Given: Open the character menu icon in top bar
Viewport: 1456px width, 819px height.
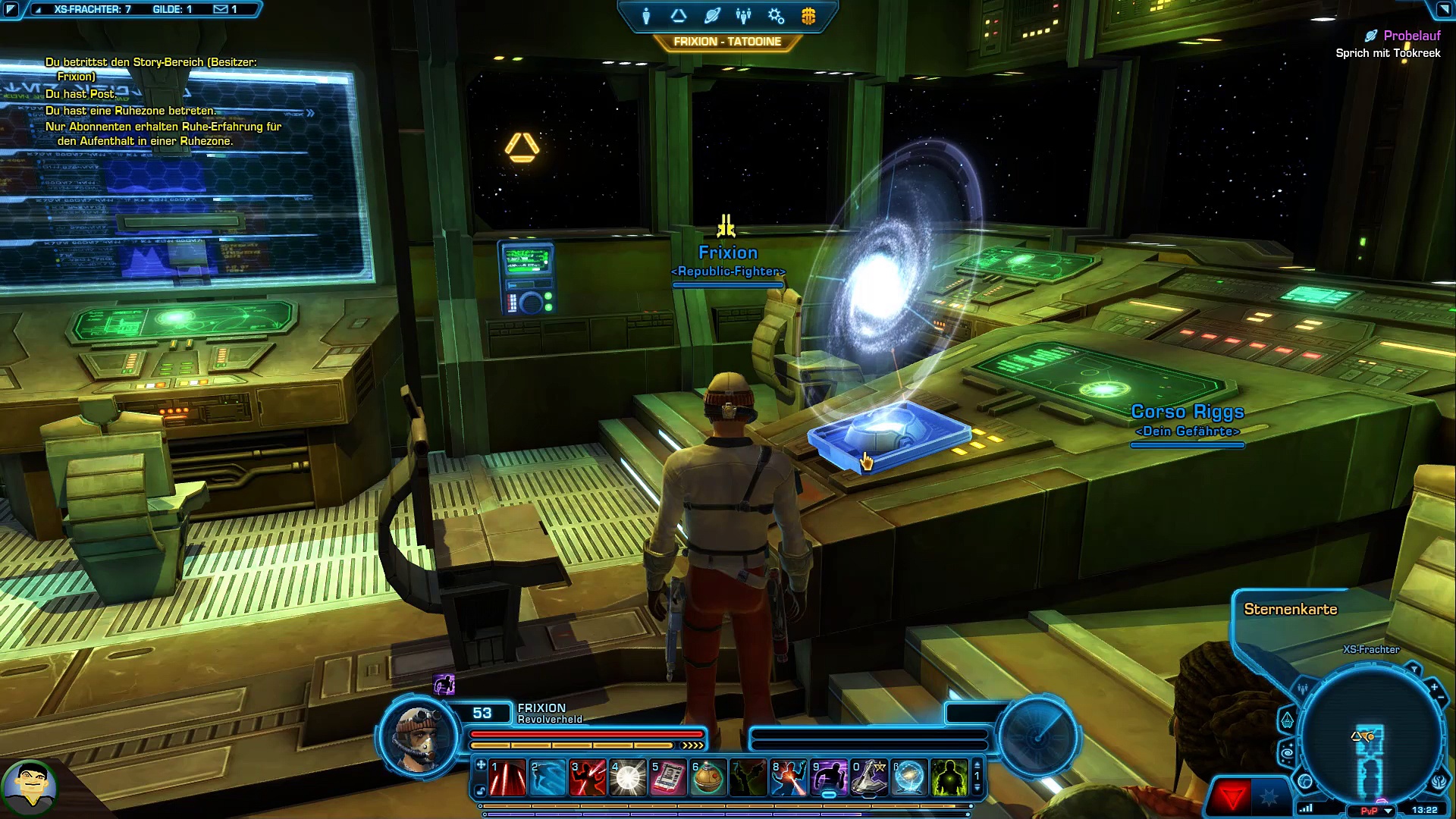Looking at the screenshot, I should pos(646,16).
